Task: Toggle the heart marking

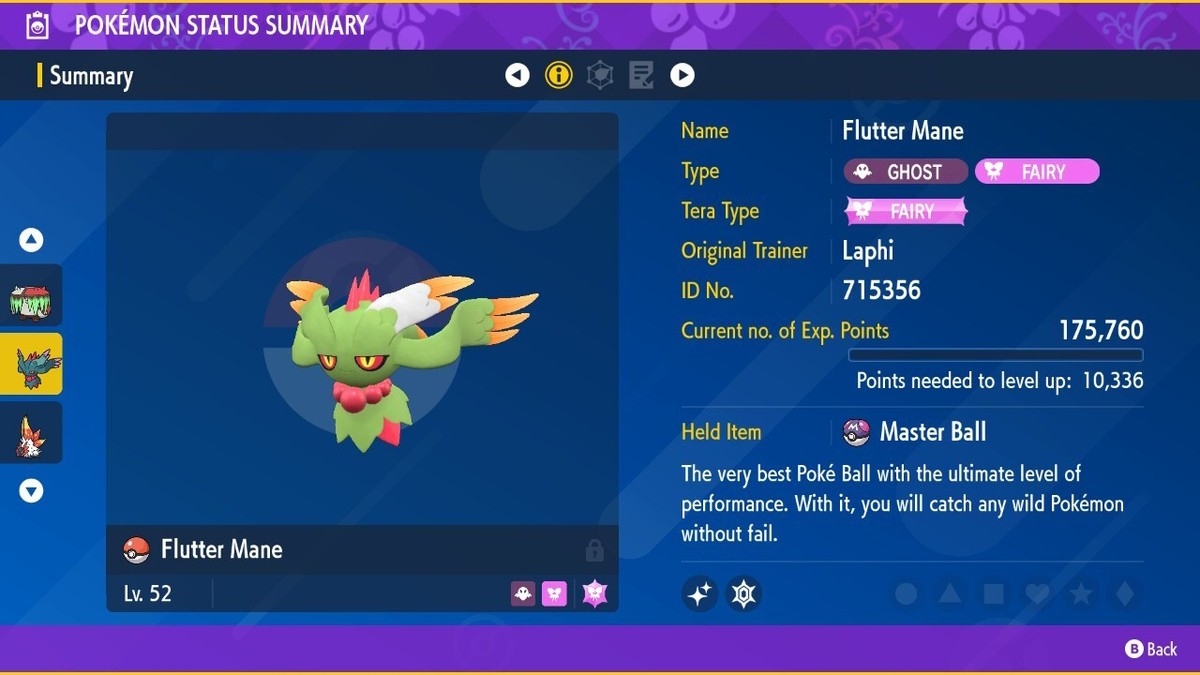Action: click(x=1037, y=594)
